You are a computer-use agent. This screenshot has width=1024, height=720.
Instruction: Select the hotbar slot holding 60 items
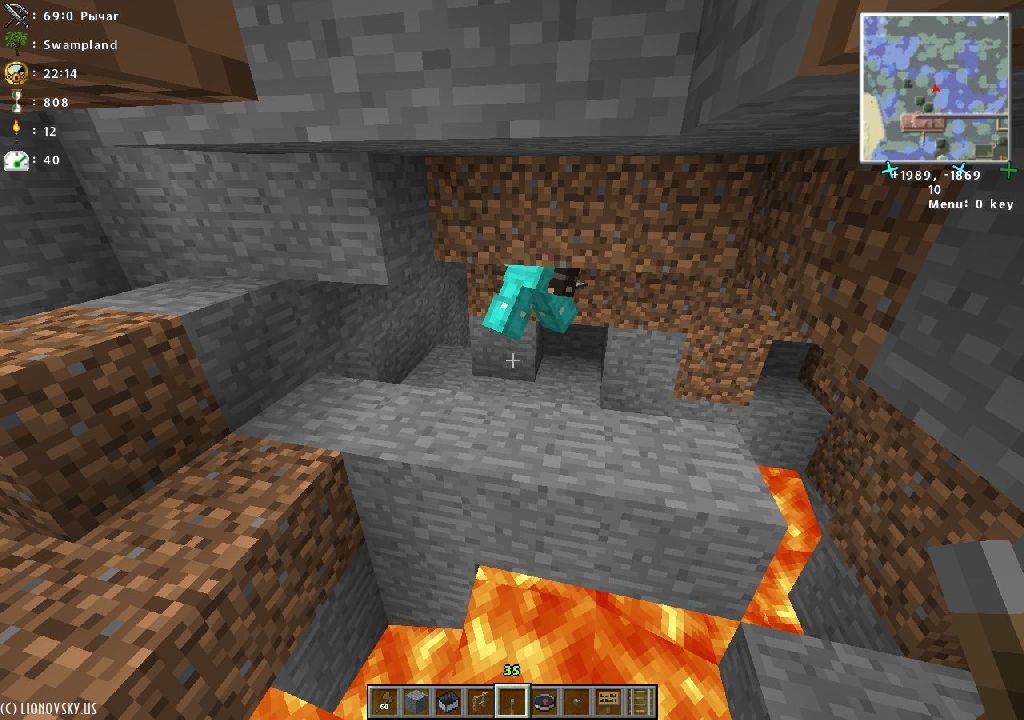pyautogui.click(x=385, y=702)
